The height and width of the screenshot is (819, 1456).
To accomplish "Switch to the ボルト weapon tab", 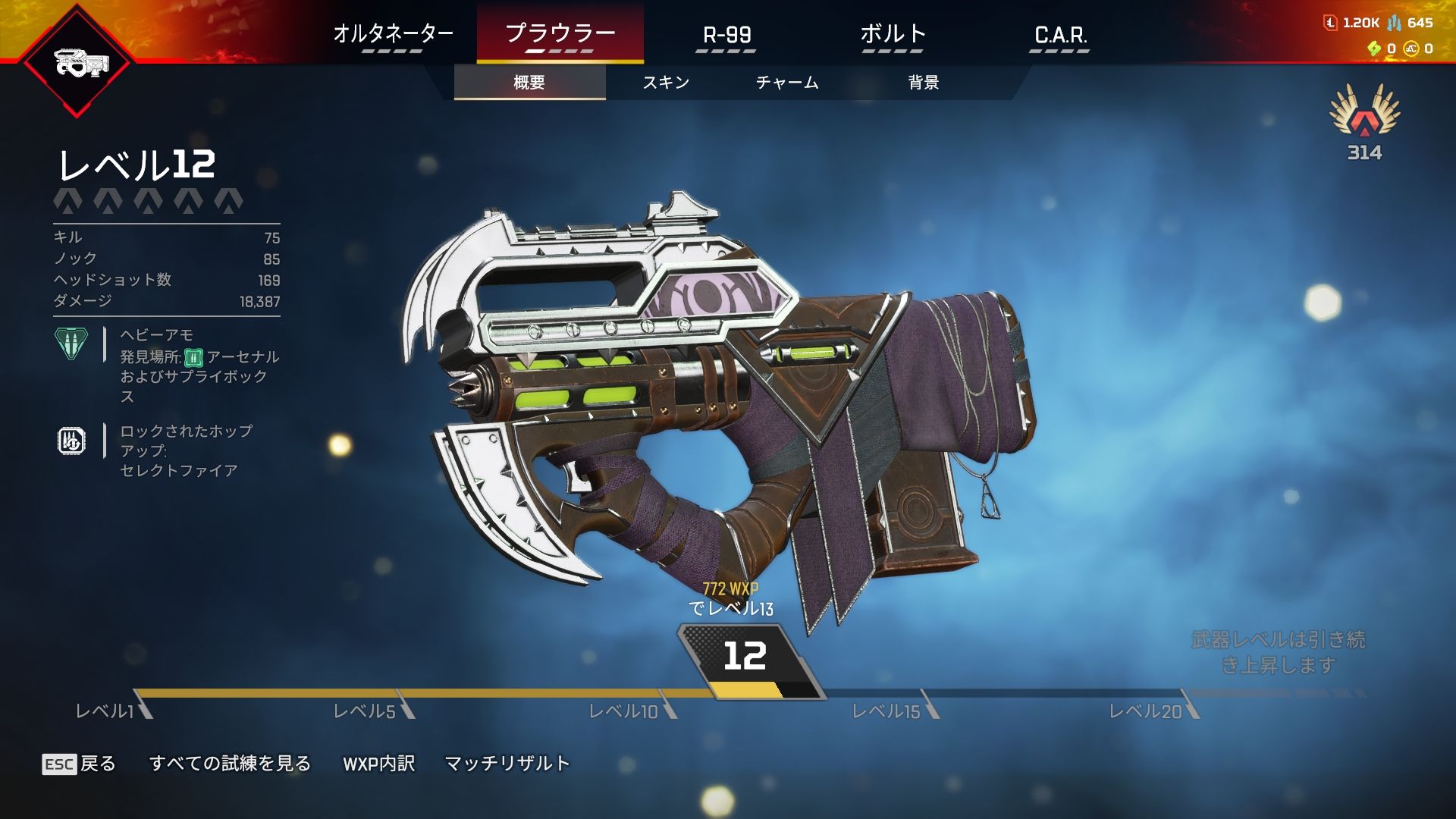I will 893,35.
